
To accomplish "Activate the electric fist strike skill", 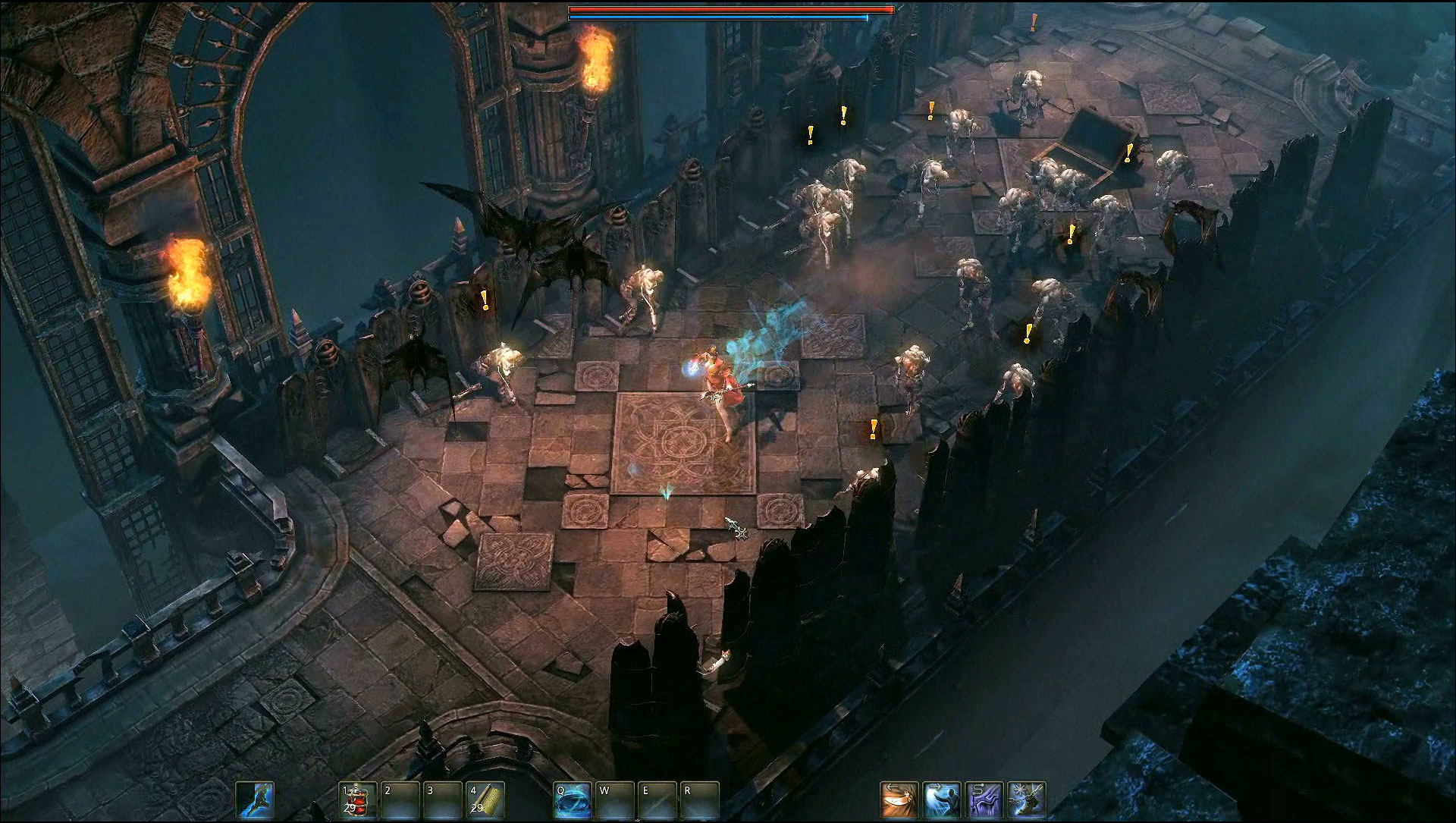I will tap(1027, 800).
